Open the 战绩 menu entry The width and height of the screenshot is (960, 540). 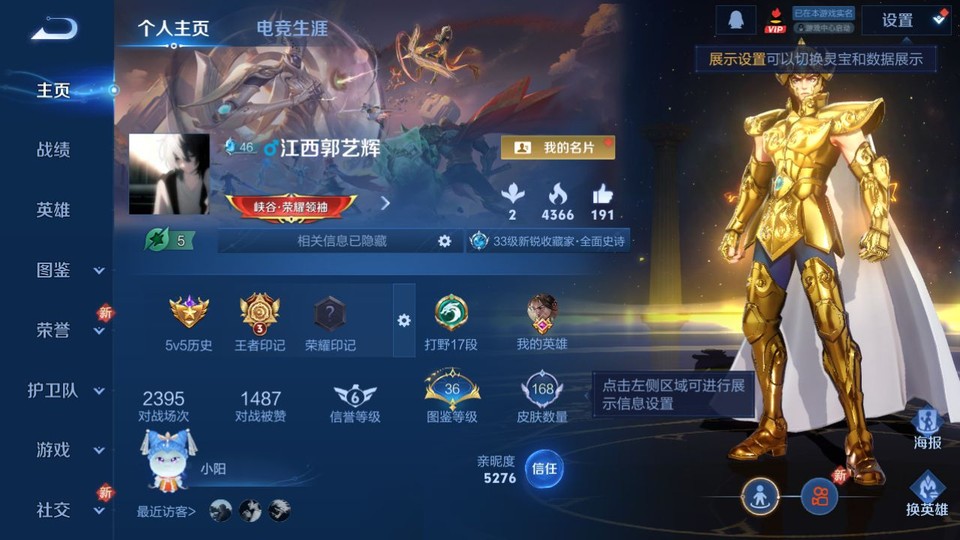[x=54, y=150]
